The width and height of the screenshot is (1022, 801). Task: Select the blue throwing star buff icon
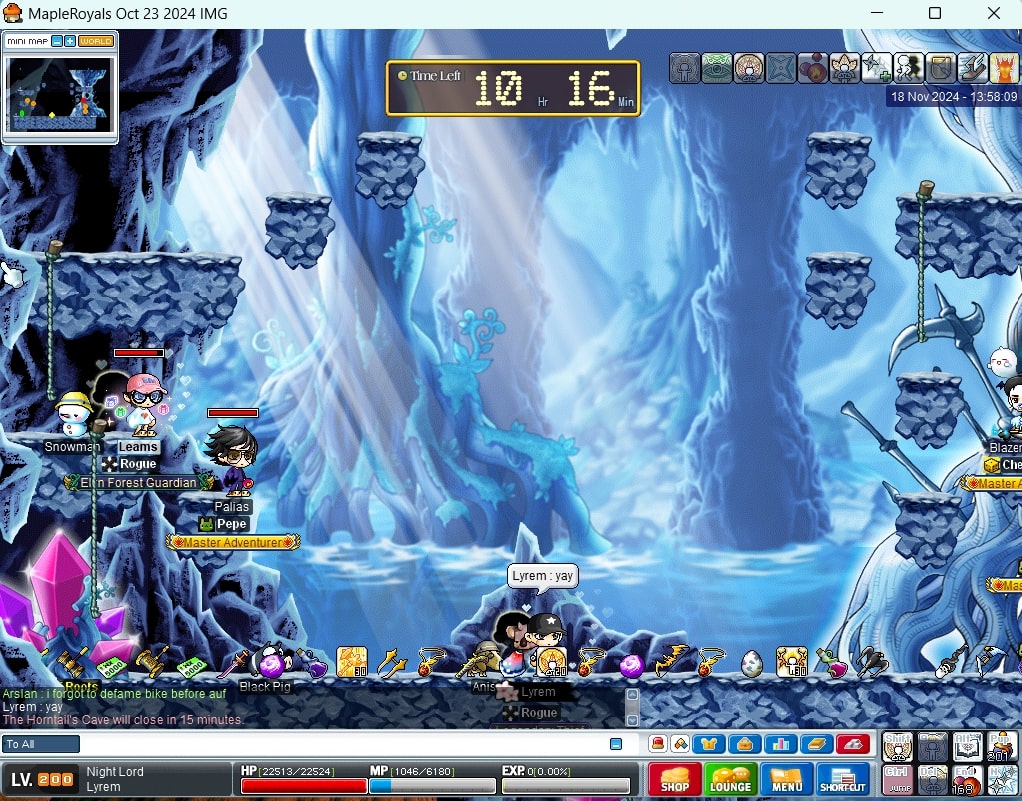pyautogui.click(x=781, y=68)
